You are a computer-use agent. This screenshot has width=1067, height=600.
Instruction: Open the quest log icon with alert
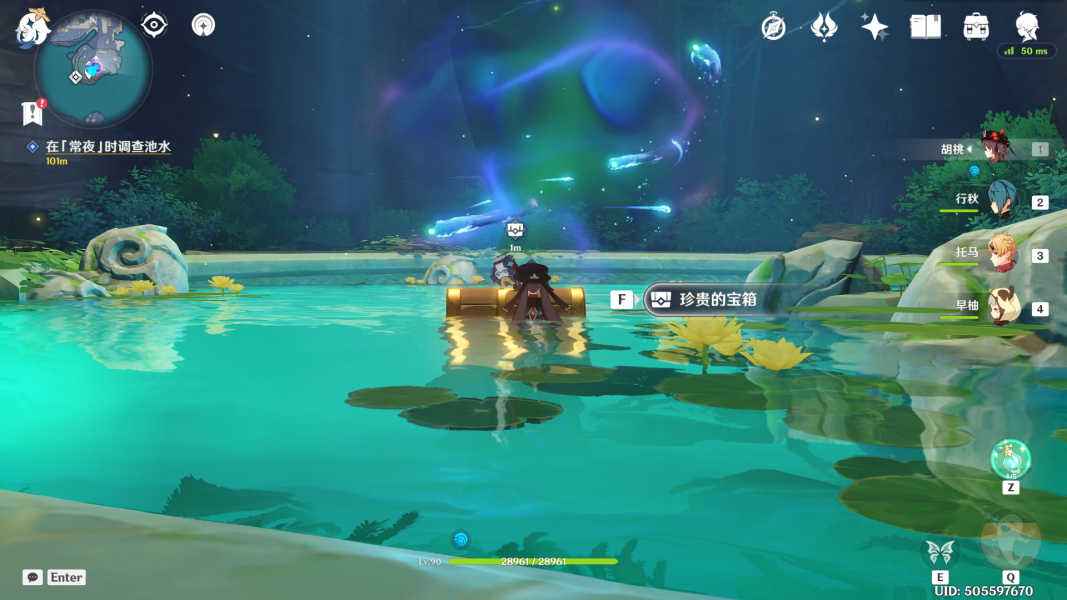click(32, 112)
